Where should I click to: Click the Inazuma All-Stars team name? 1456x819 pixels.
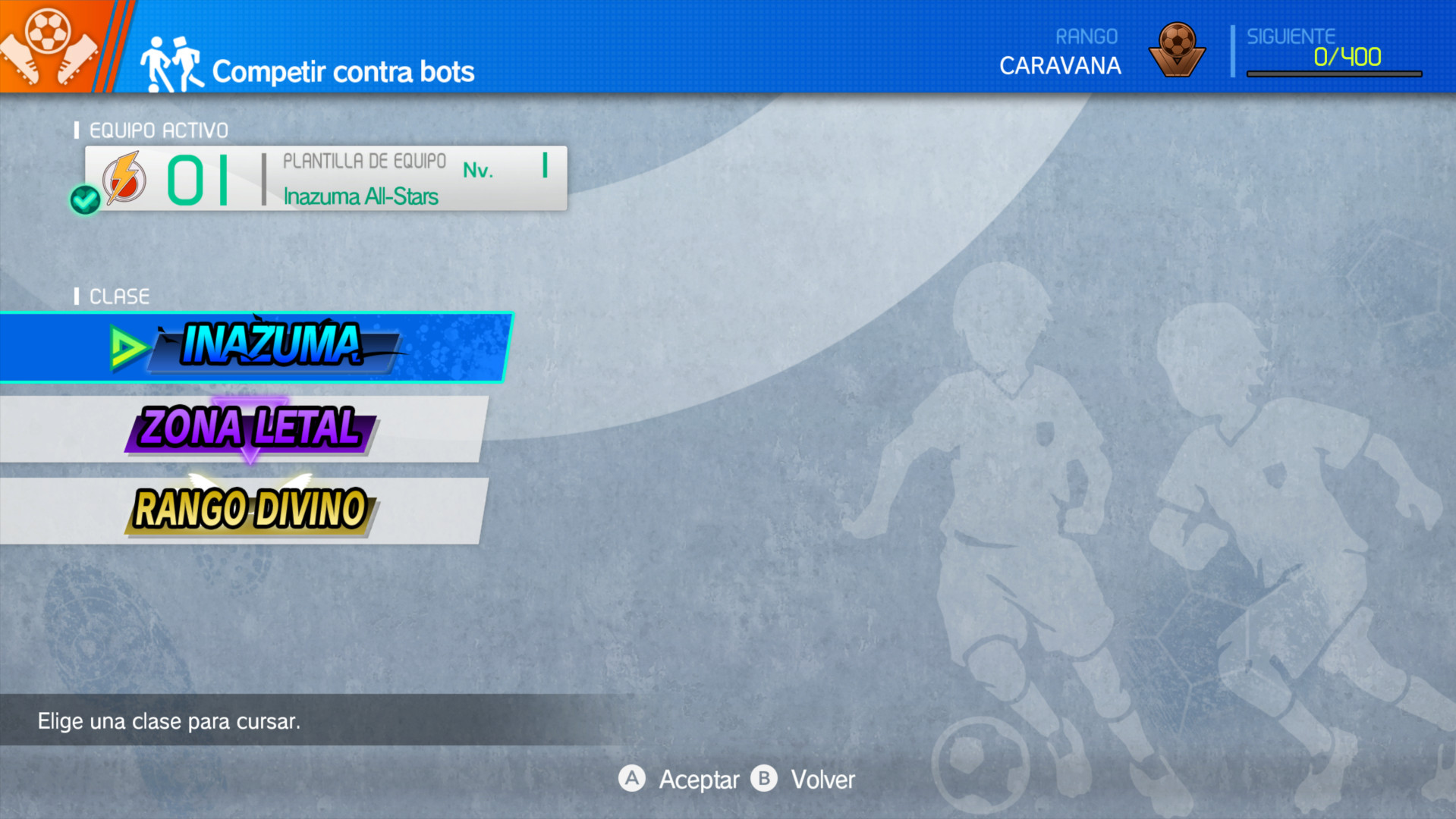click(x=360, y=196)
